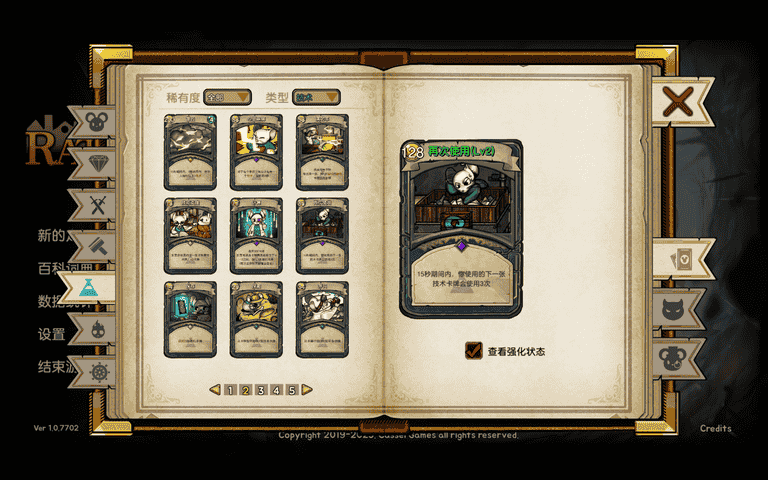The width and height of the screenshot is (768, 480).
Task: Switch to the diamond tab
Action: (96, 163)
